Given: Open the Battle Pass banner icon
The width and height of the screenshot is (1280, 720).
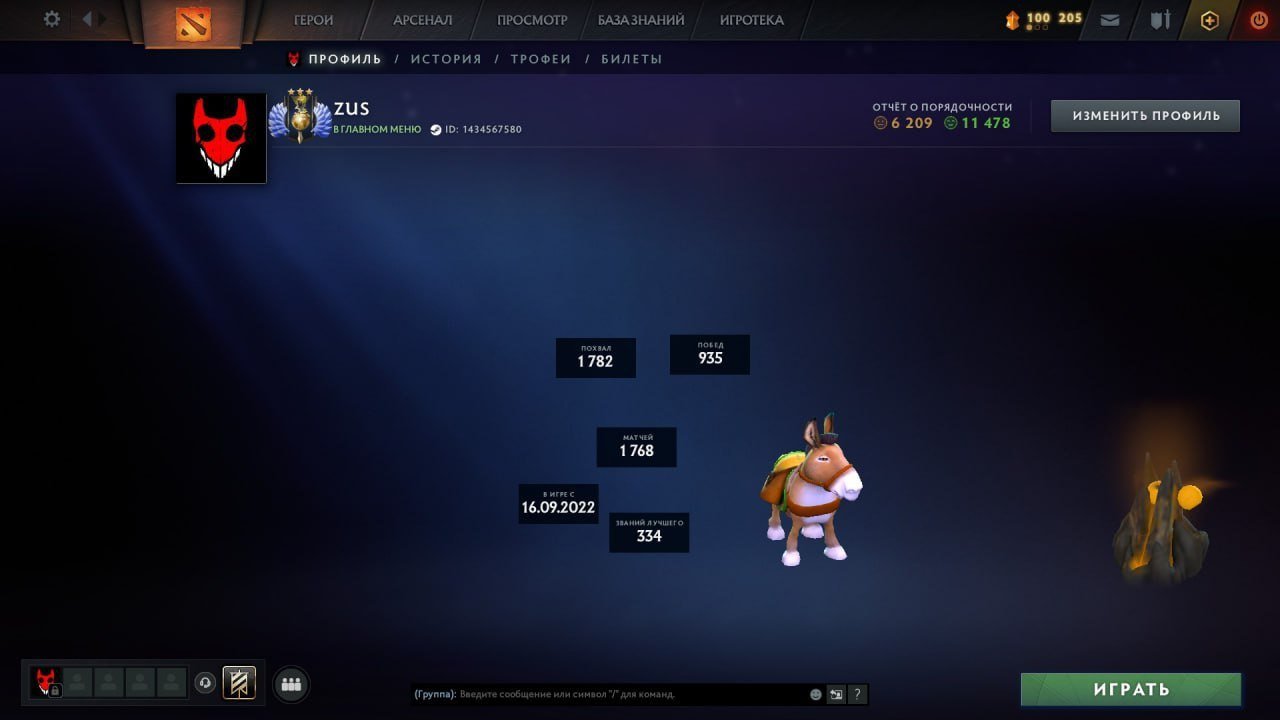Looking at the screenshot, I should coord(238,684).
